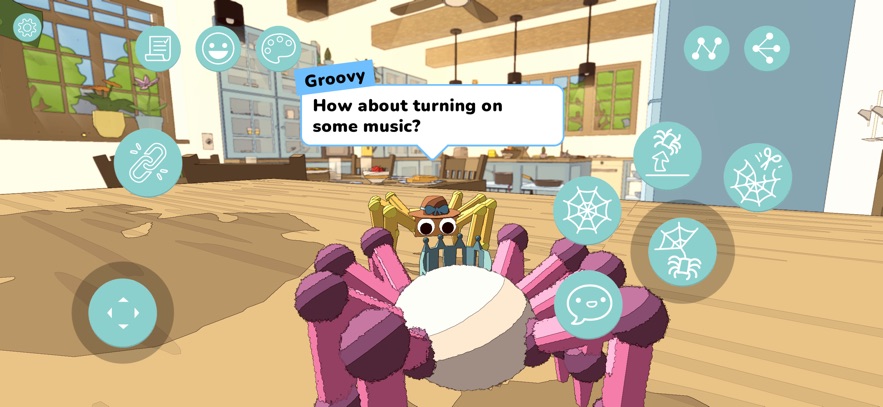The height and width of the screenshot is (407, 883).
Task: Open the settings gear menu
Action: 26,27
